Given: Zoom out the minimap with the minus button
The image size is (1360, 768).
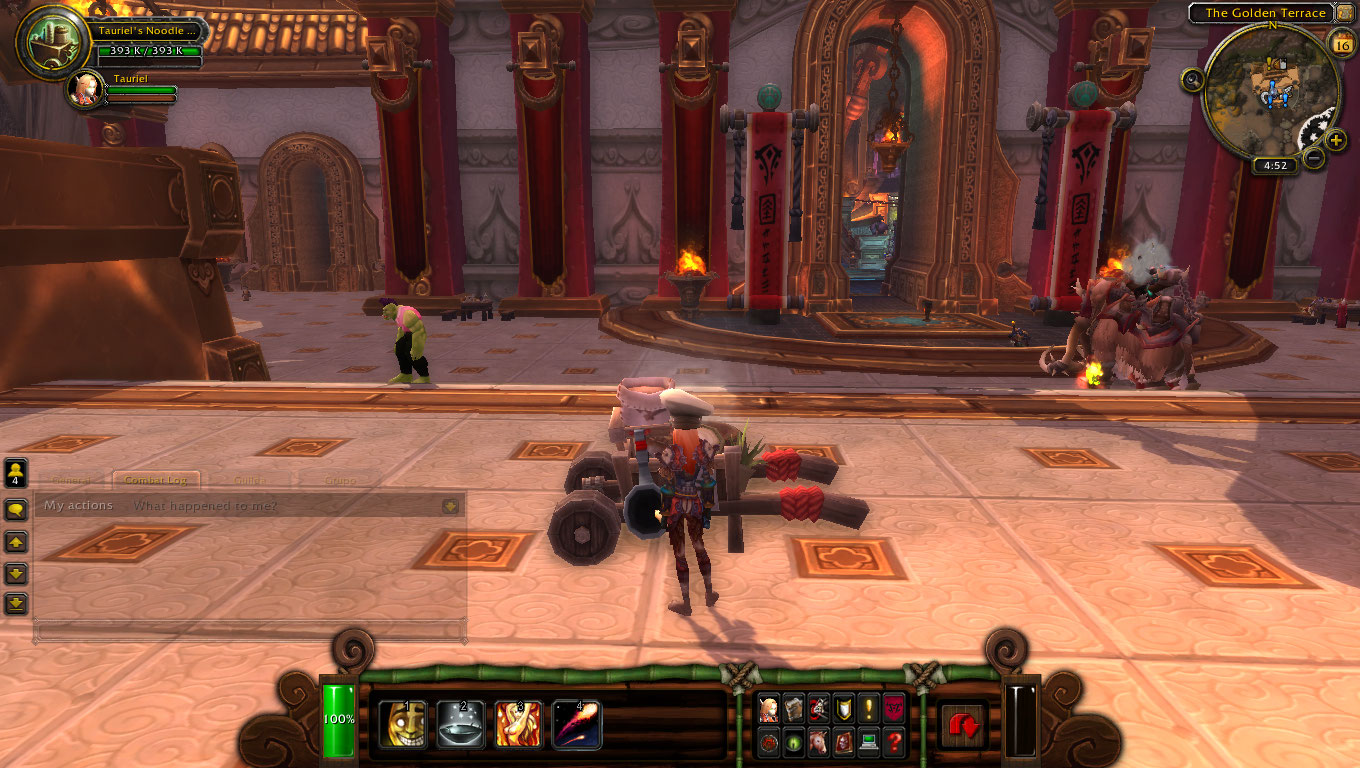Looking at the screenshot, I should (x=1315, y=157).
